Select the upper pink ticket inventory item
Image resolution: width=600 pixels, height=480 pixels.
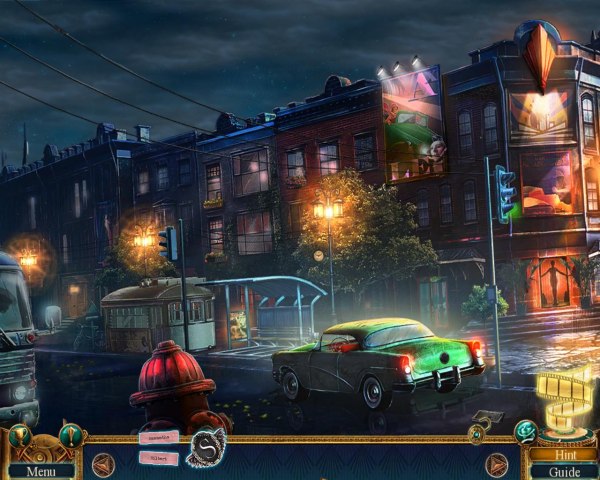tap(158, 437)
